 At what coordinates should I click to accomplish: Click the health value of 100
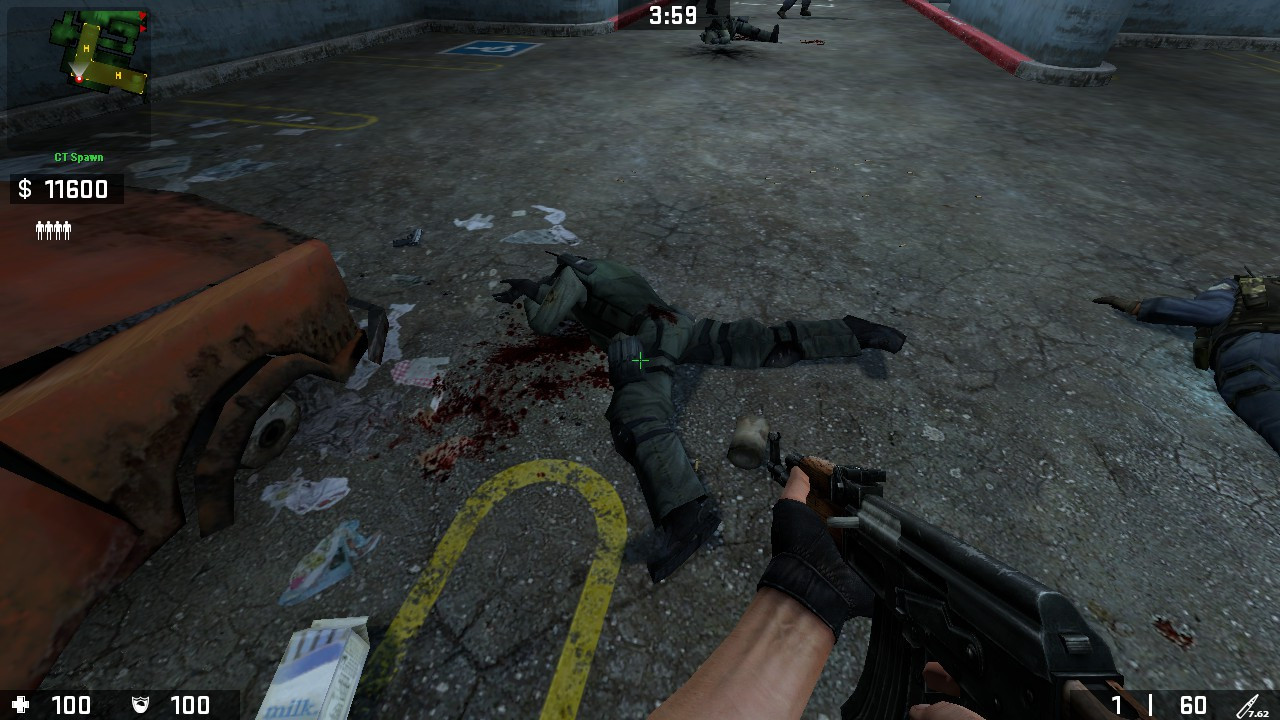tap(70, 704)
